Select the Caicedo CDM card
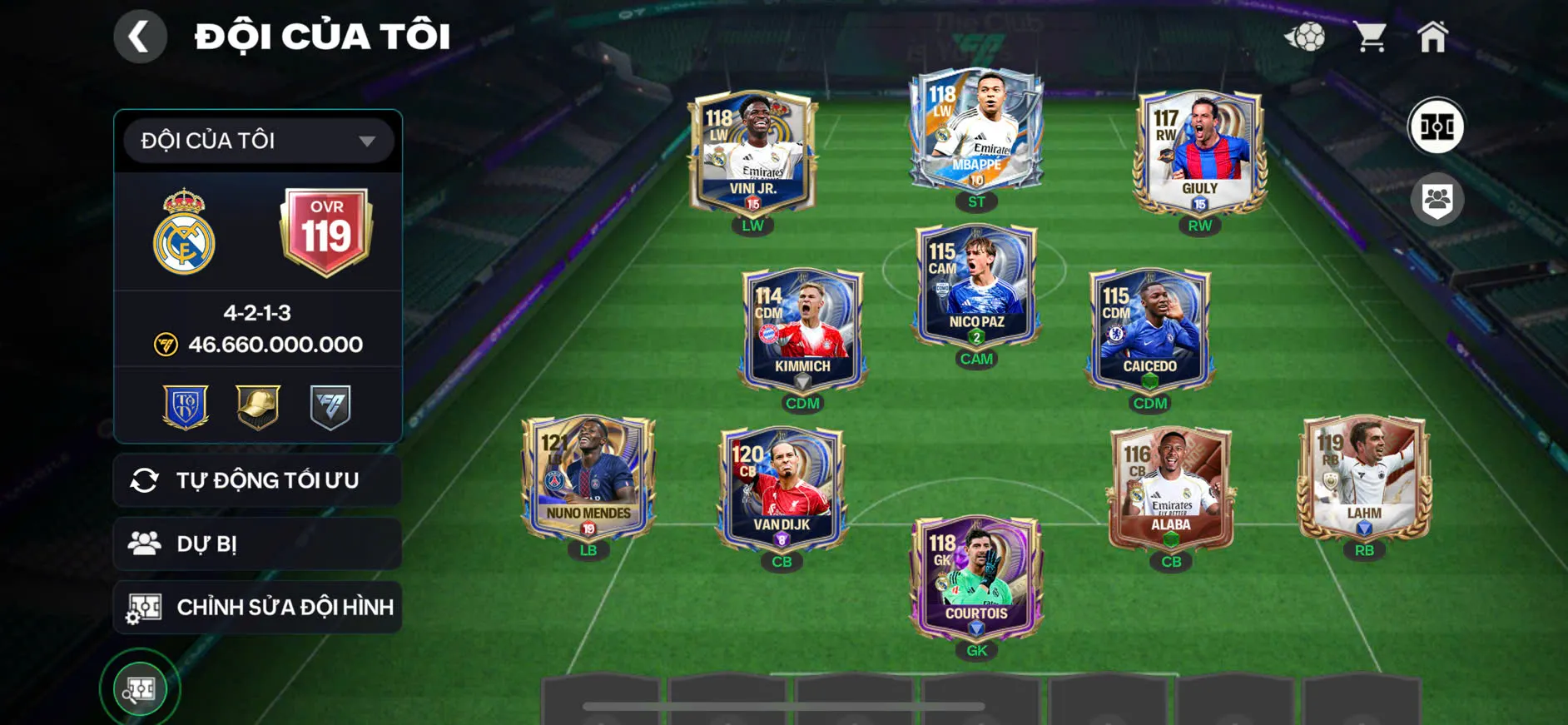 [x=1149, y=331]
